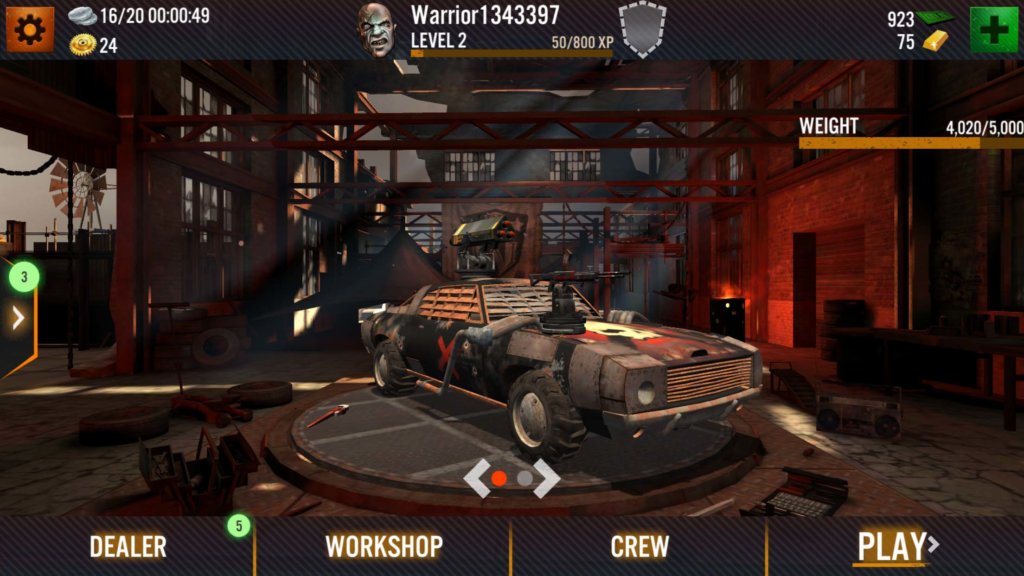Click the grey shield badge
The width and height of the screenshot is (1024, 576).
pyautogui.click(x=642, y=28)
